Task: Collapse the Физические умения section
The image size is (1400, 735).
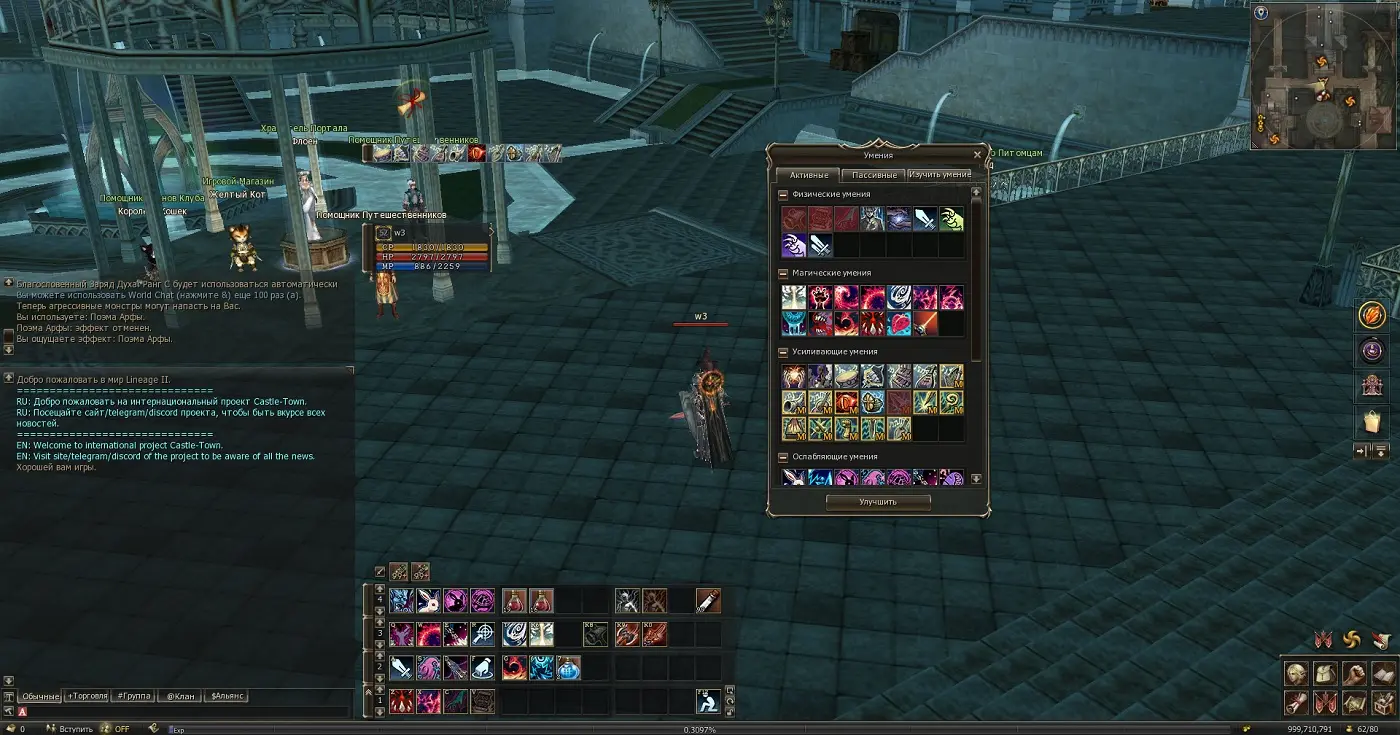Action: 784,194
